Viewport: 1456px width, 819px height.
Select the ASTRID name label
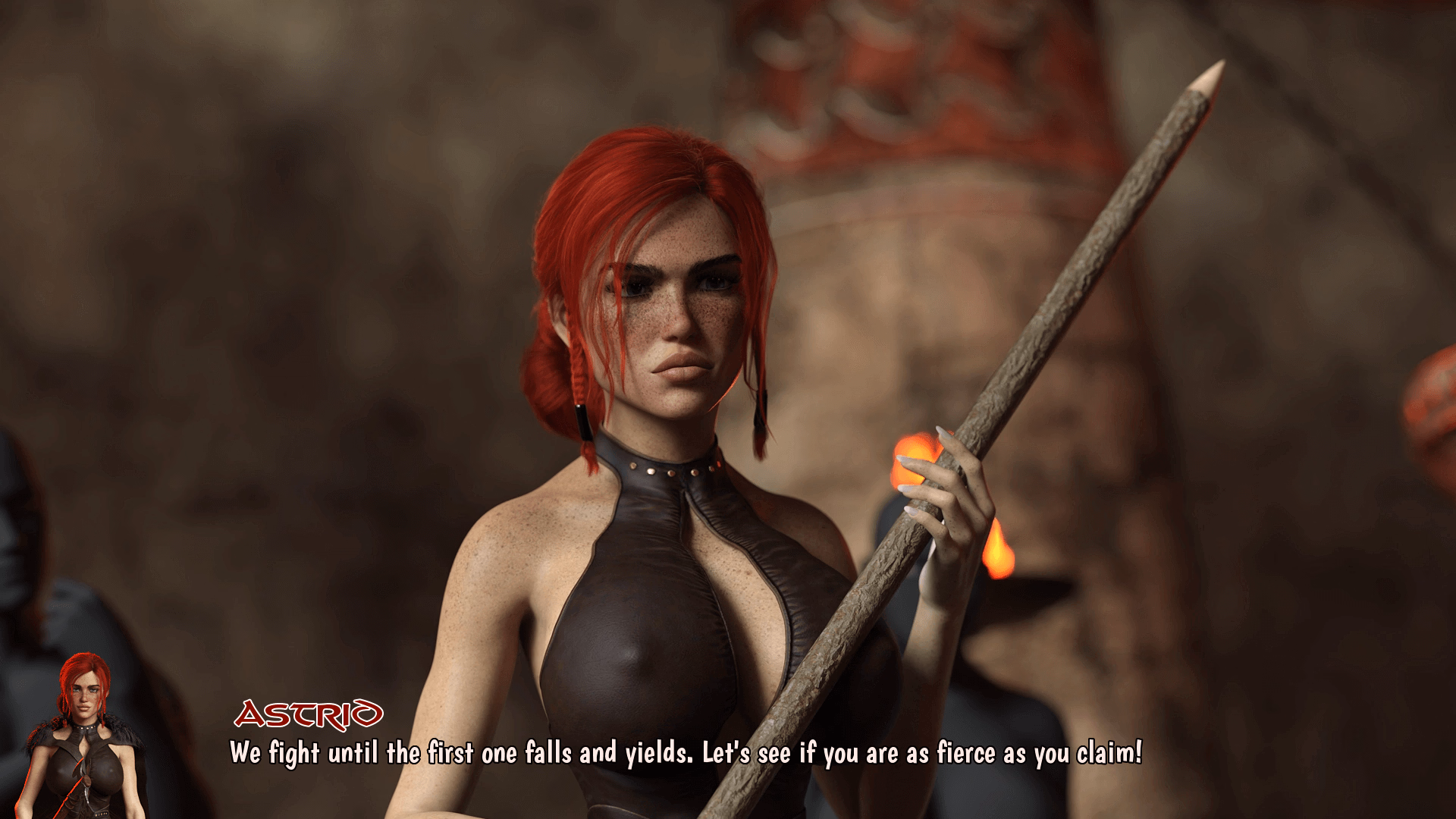311,711
